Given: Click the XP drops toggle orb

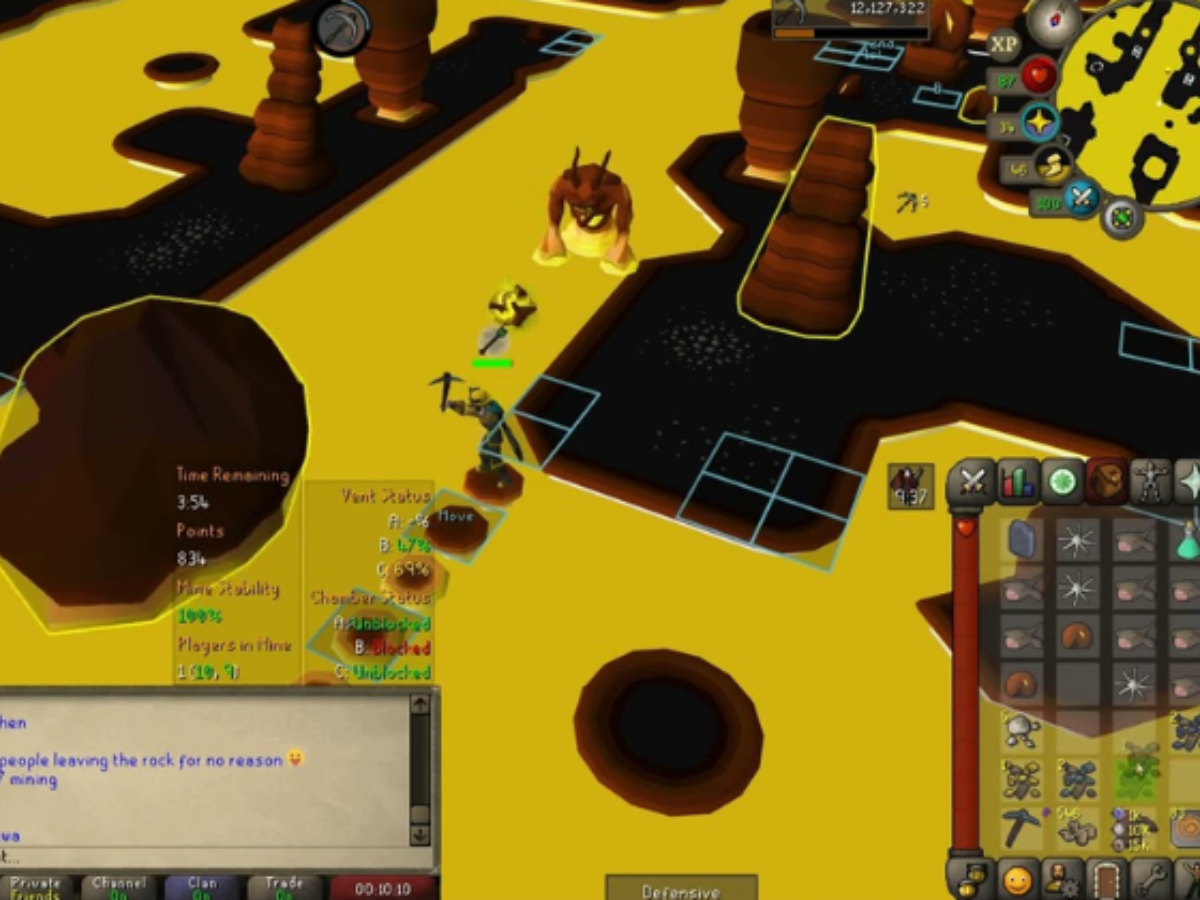Looking at the screenshot, I should pos(1003,44).
